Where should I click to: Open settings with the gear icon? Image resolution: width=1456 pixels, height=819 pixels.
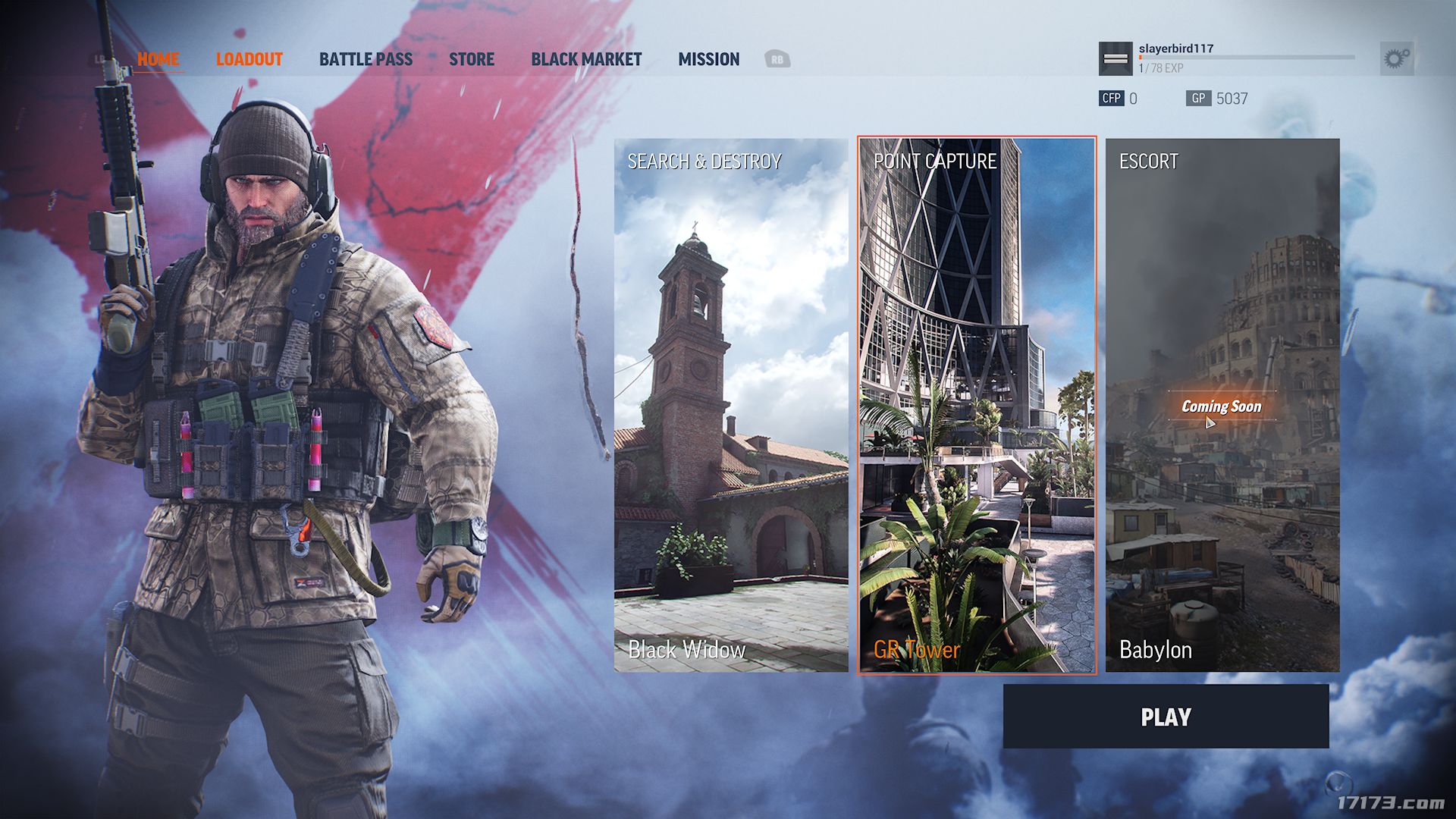(1396, 58)
